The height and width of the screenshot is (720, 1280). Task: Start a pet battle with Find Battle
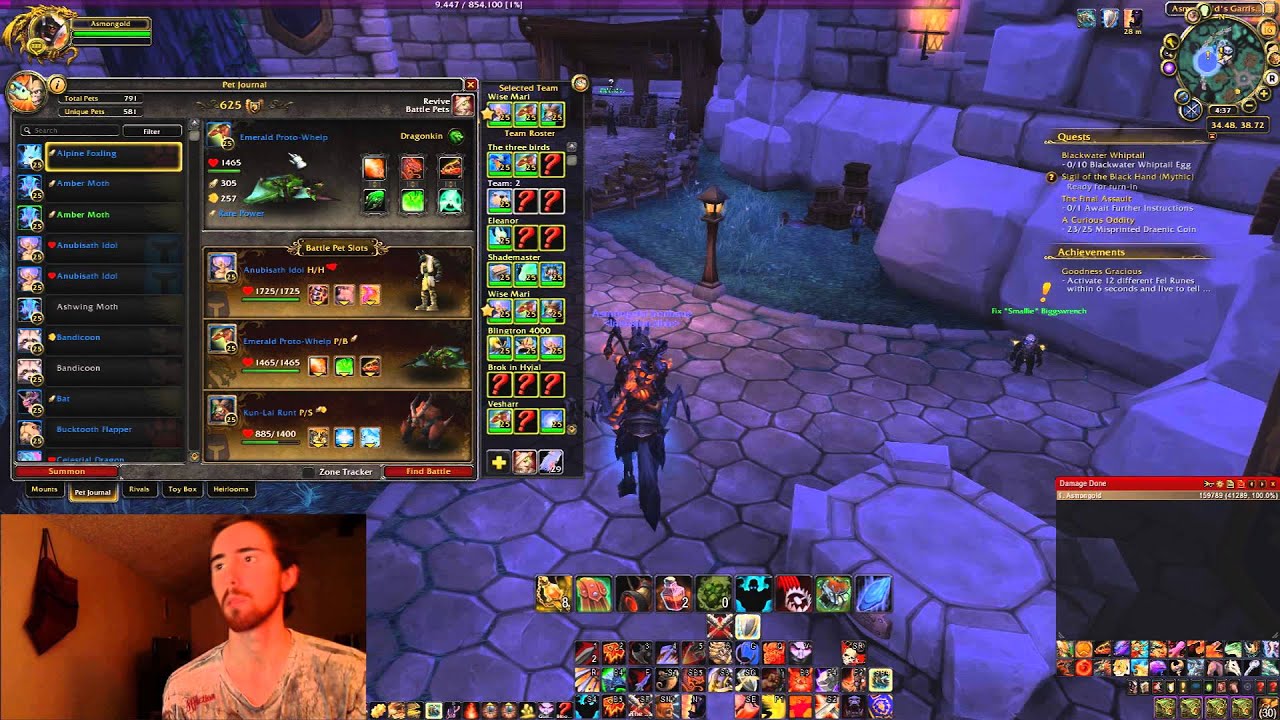click(428, 471)
